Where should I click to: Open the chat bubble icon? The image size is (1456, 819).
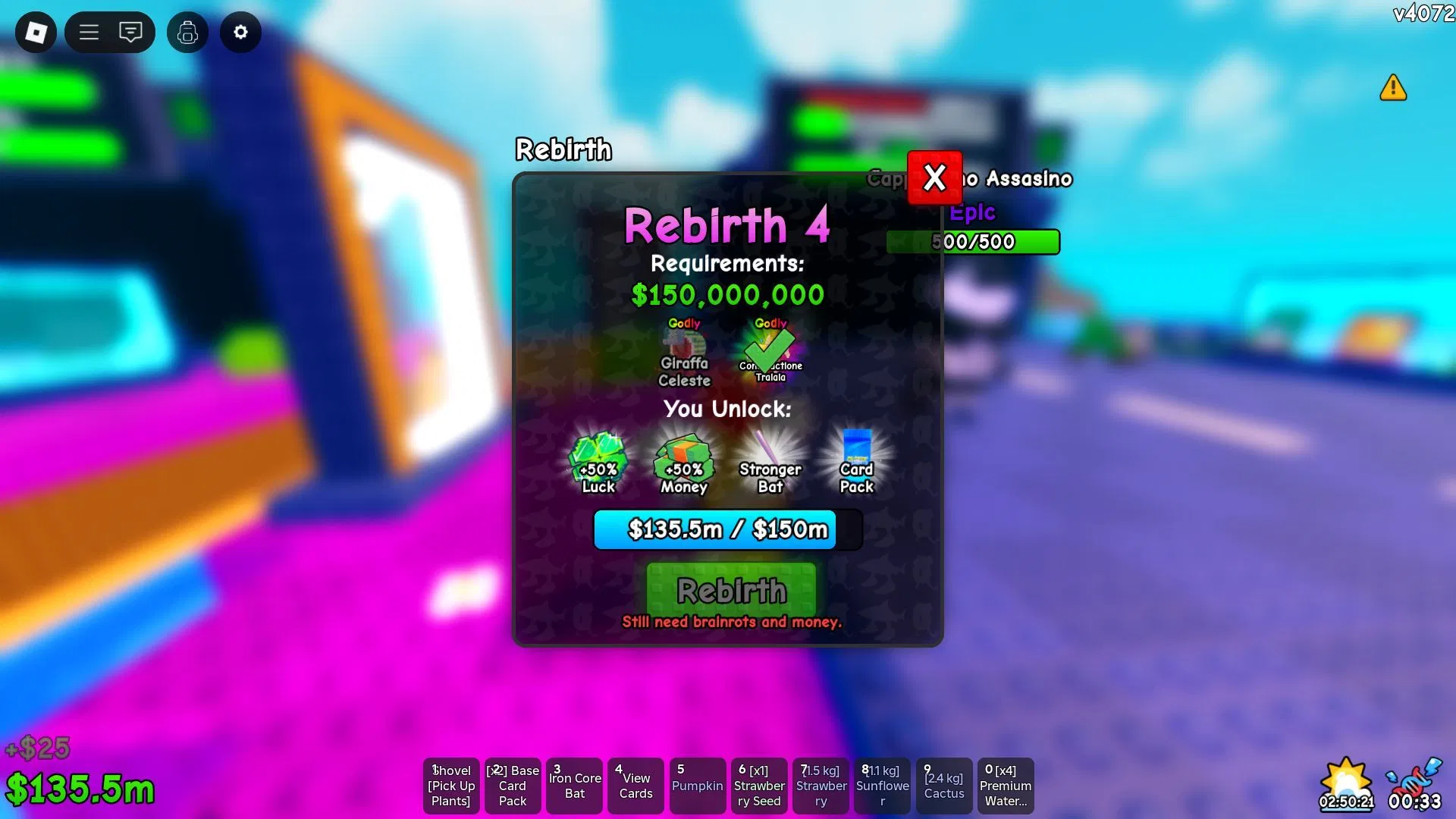130,33
